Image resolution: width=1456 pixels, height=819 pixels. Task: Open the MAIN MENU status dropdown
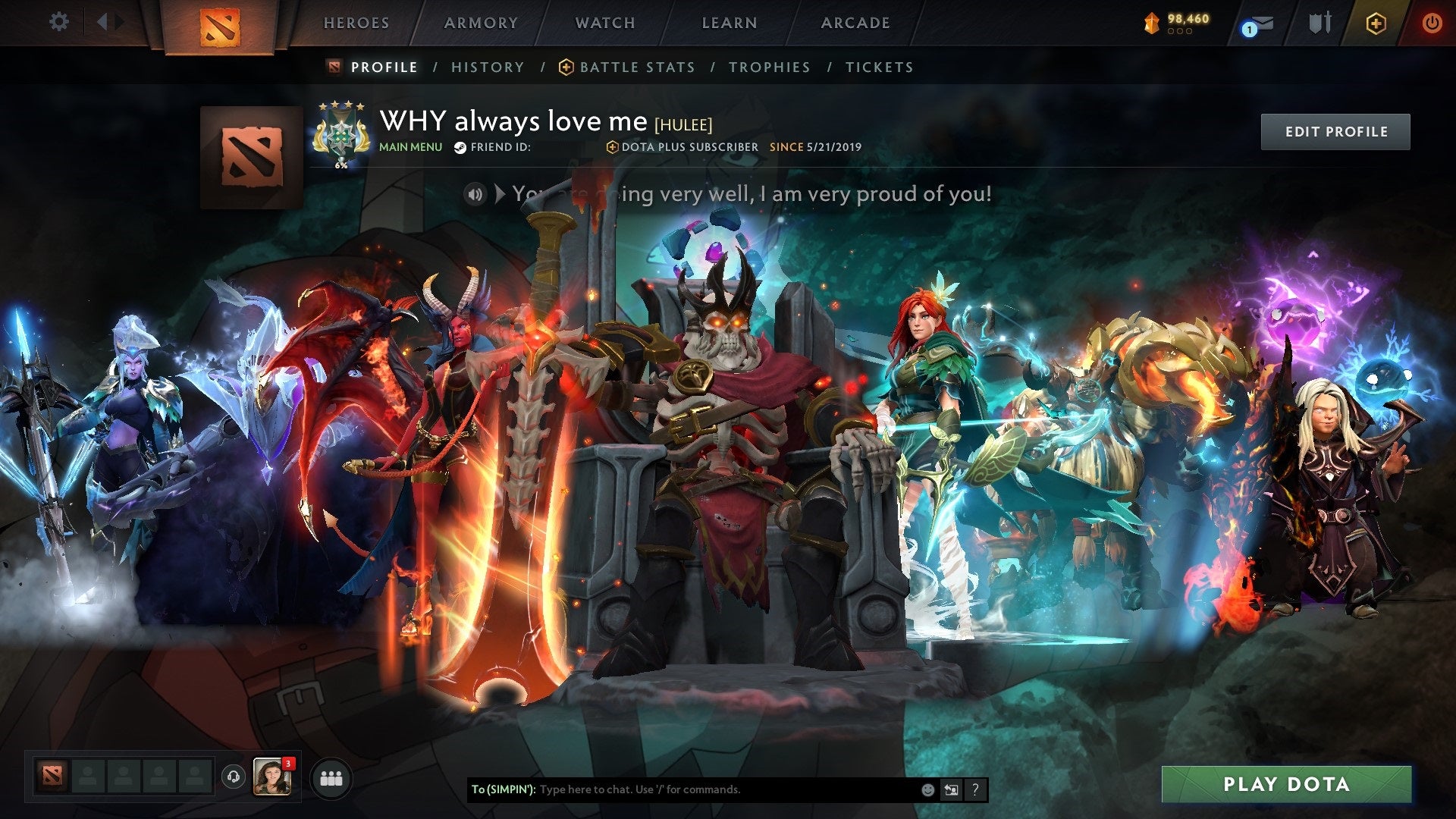(410, 147)
